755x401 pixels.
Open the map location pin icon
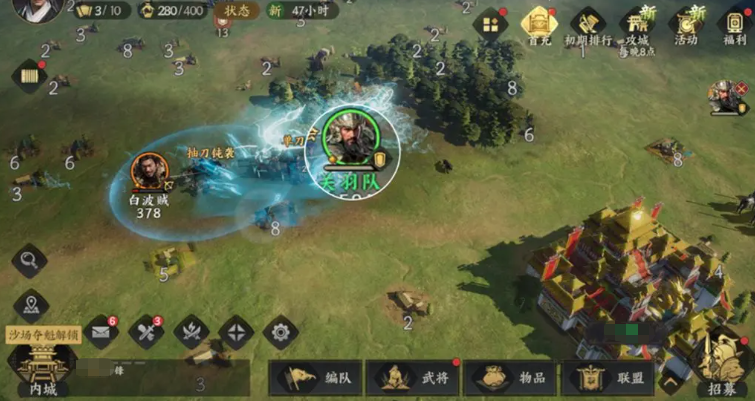pos(31,305)
